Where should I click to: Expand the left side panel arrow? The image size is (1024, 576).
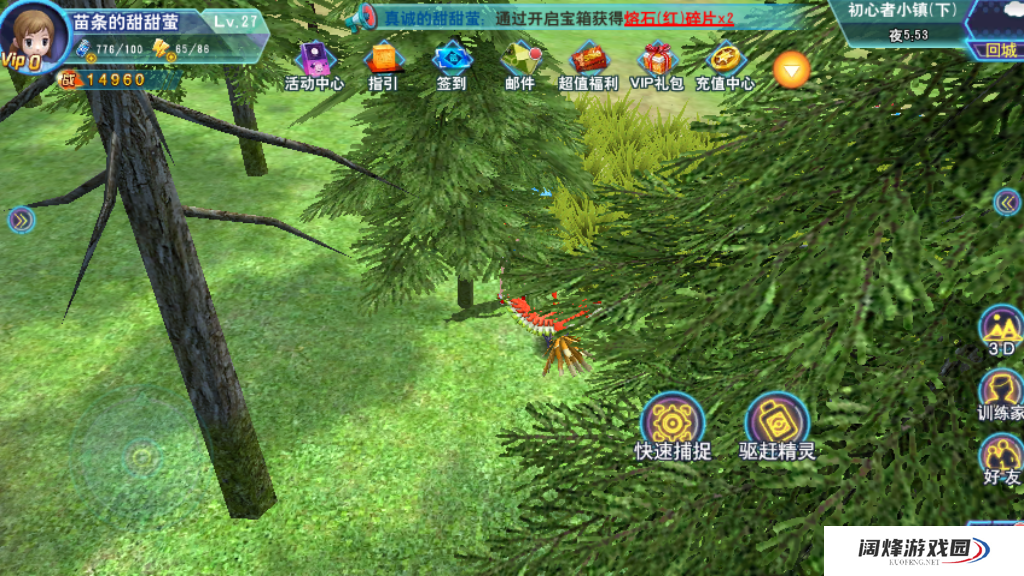pos(21,220)
